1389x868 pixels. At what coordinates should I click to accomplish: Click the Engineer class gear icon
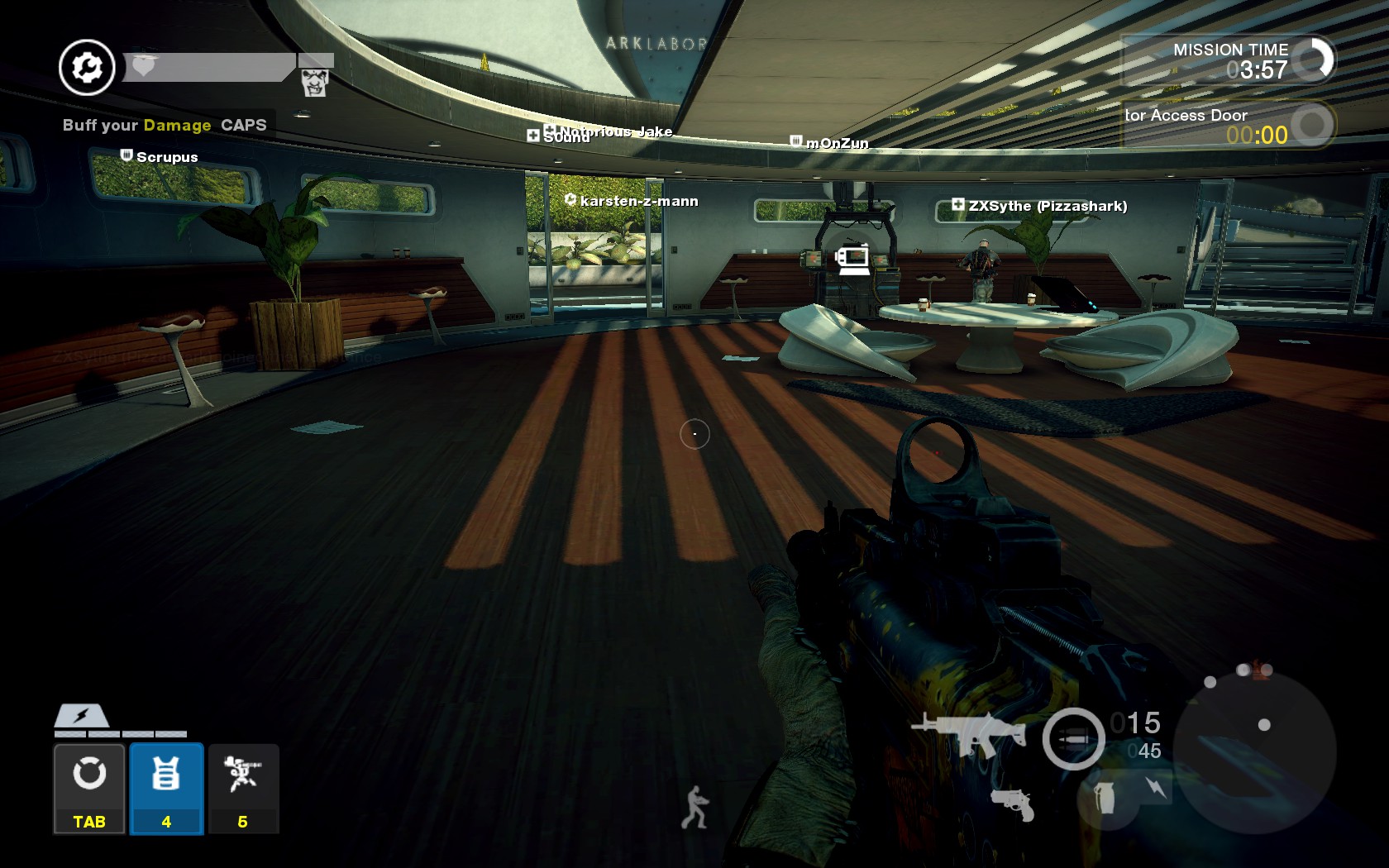pyautogui.click(x=87, y=68)
